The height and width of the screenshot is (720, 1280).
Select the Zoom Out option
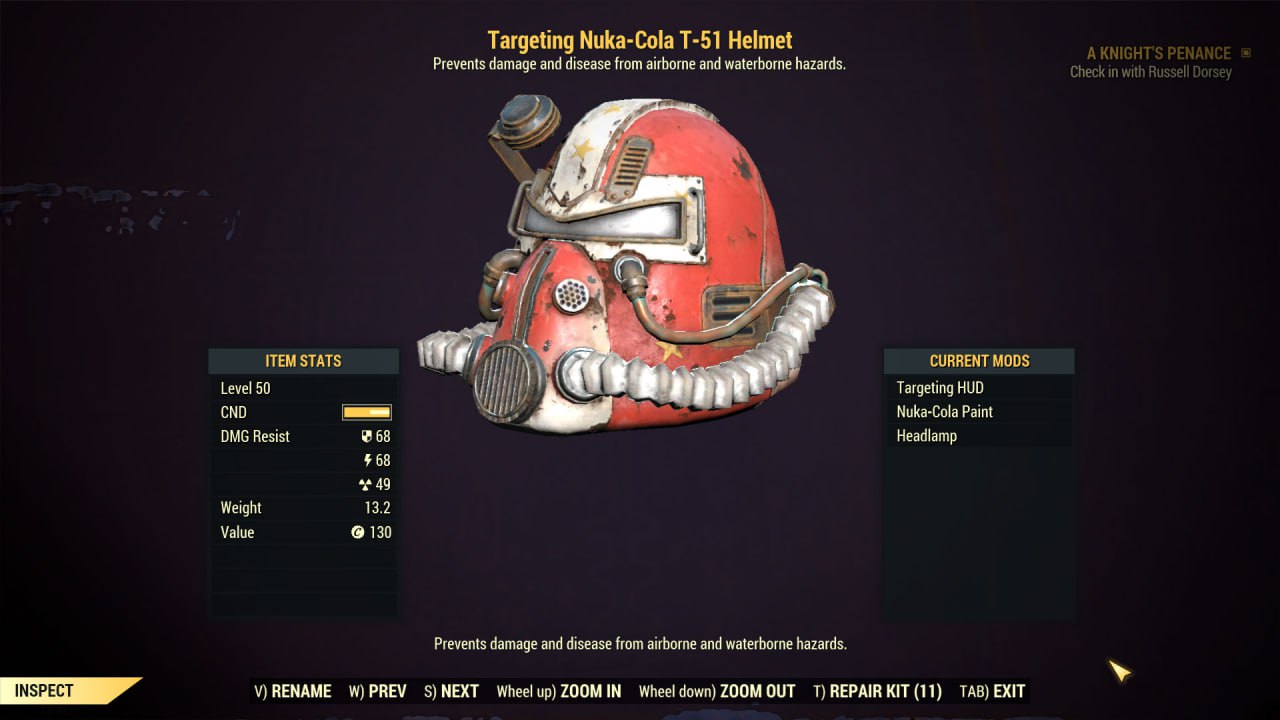point(717,691)
